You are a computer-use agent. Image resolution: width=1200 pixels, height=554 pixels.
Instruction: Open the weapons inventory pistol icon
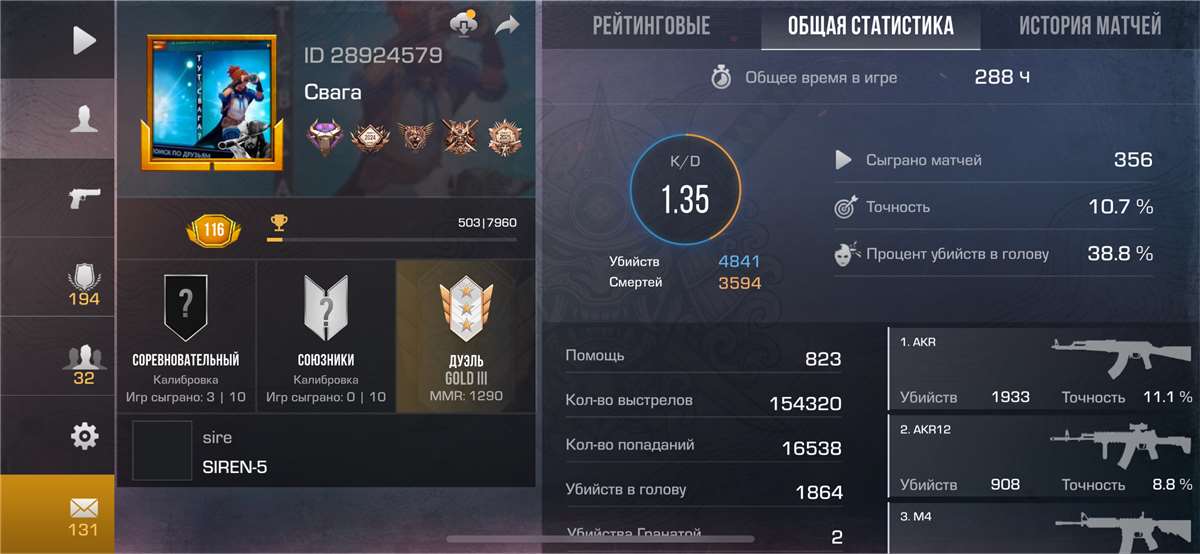(x=84, y=198)
